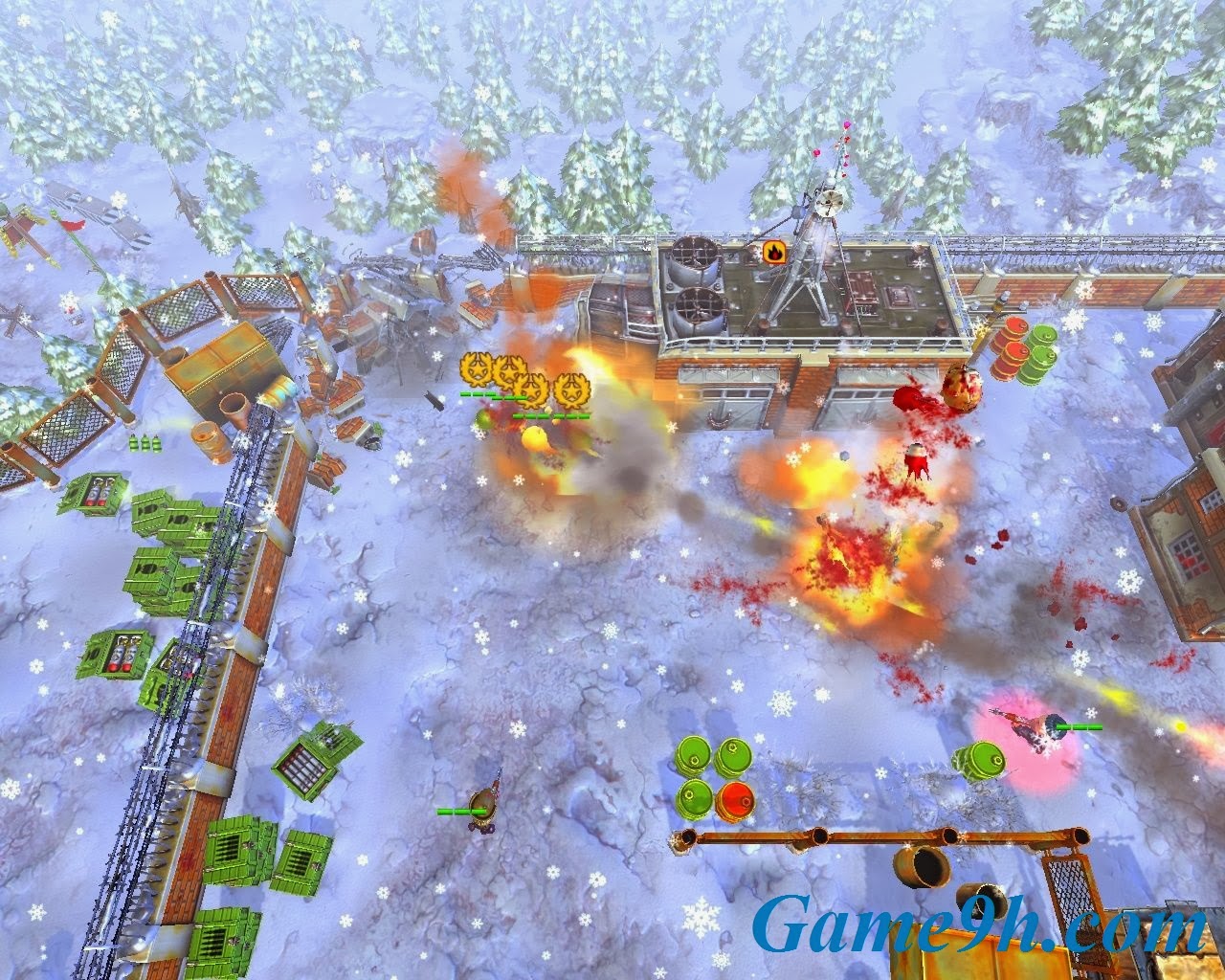Click the trio of small green bottles near the fence

click(x=142, y=443)
